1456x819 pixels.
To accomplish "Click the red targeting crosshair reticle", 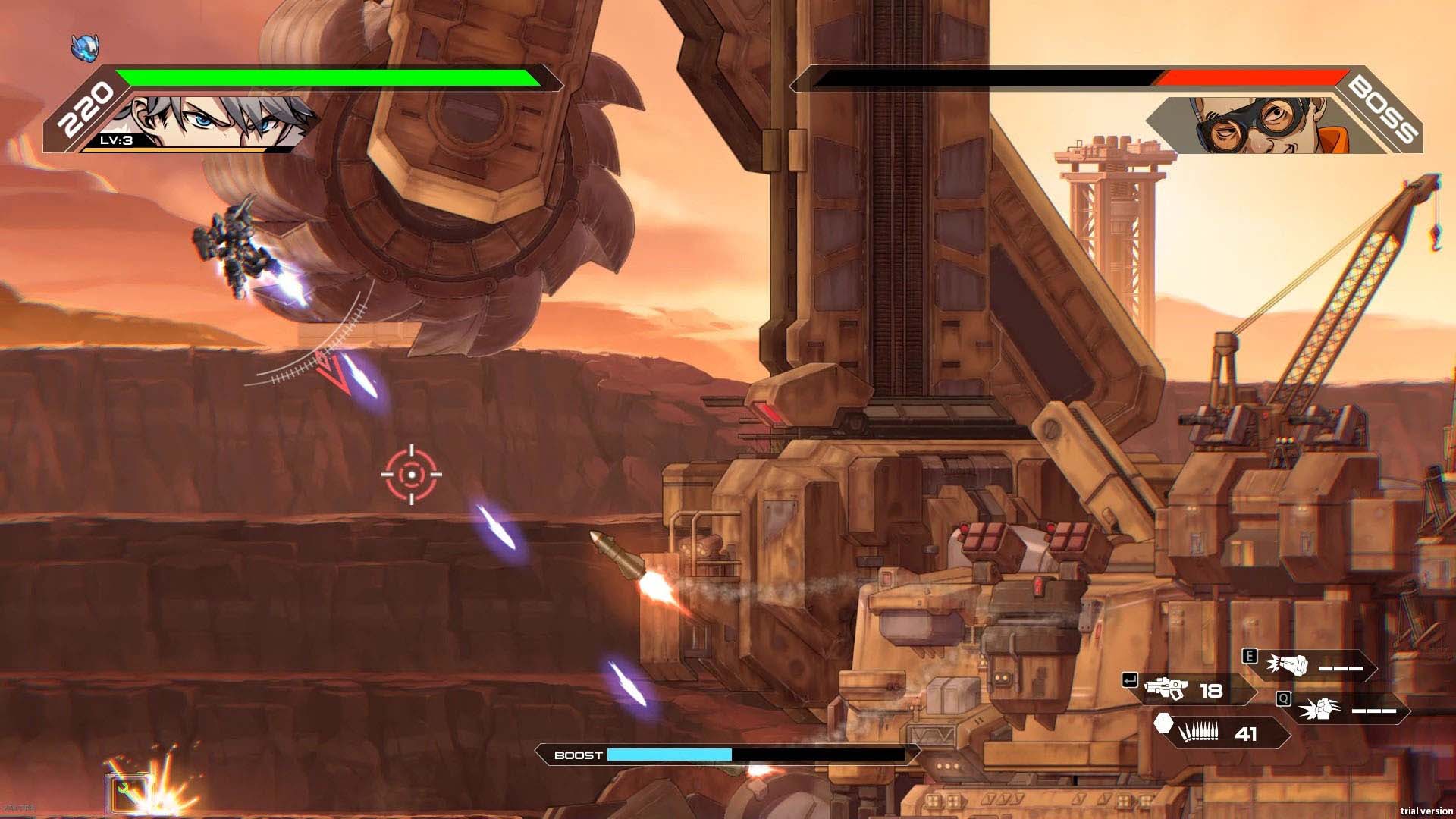I will click(x=411, y=473).
